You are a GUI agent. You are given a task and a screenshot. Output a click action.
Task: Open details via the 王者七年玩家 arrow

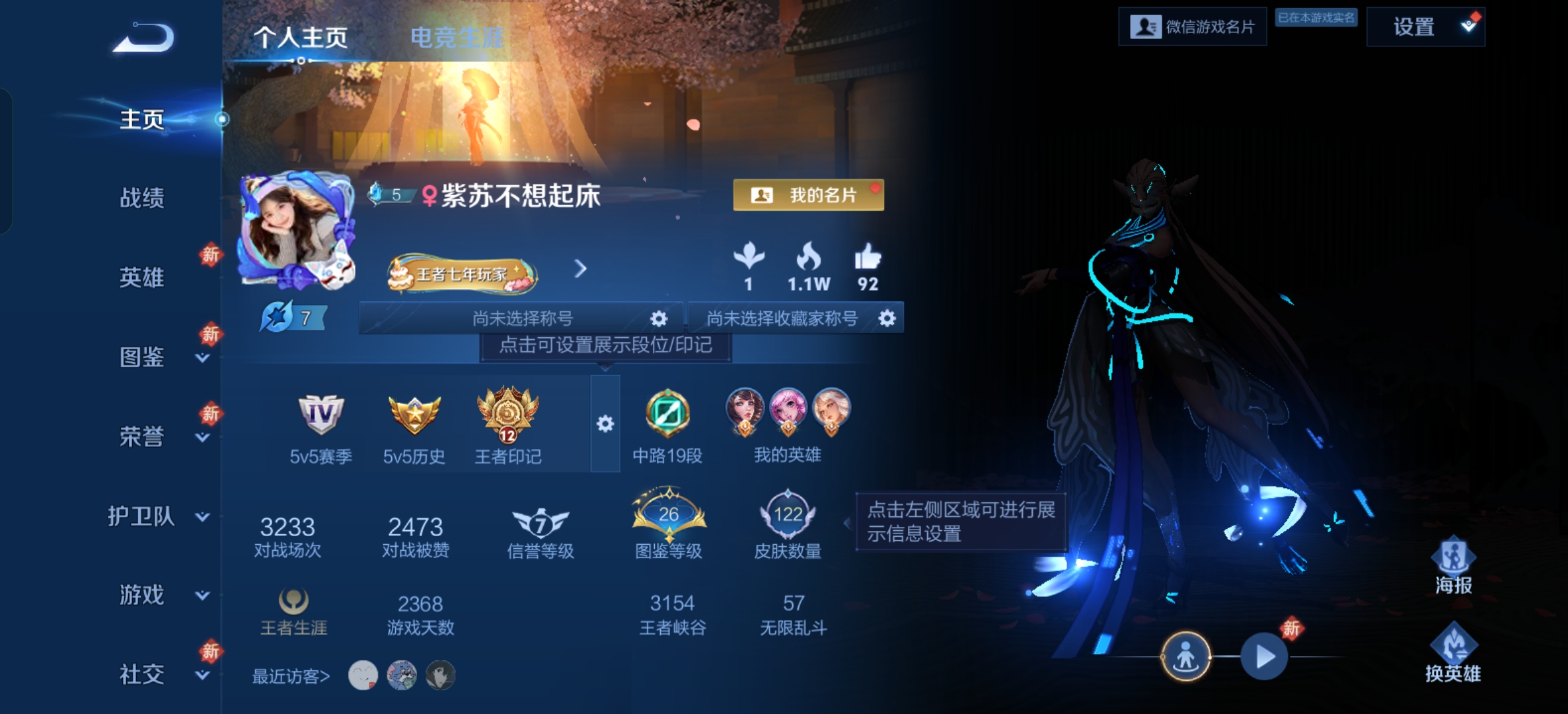click(580, 270)
